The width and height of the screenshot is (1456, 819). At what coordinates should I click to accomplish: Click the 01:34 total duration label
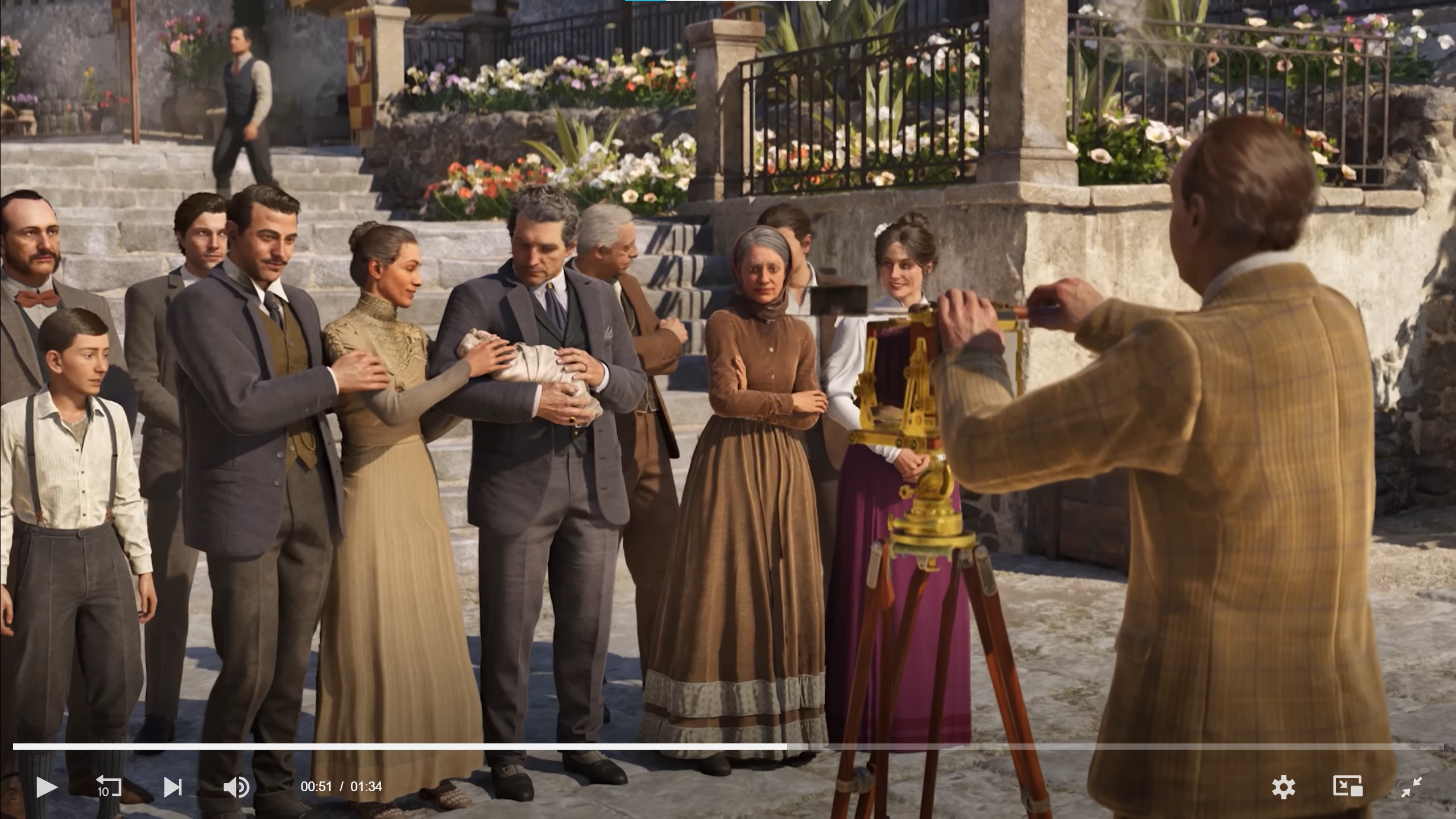pyautogui.click(x=367, y=787)
